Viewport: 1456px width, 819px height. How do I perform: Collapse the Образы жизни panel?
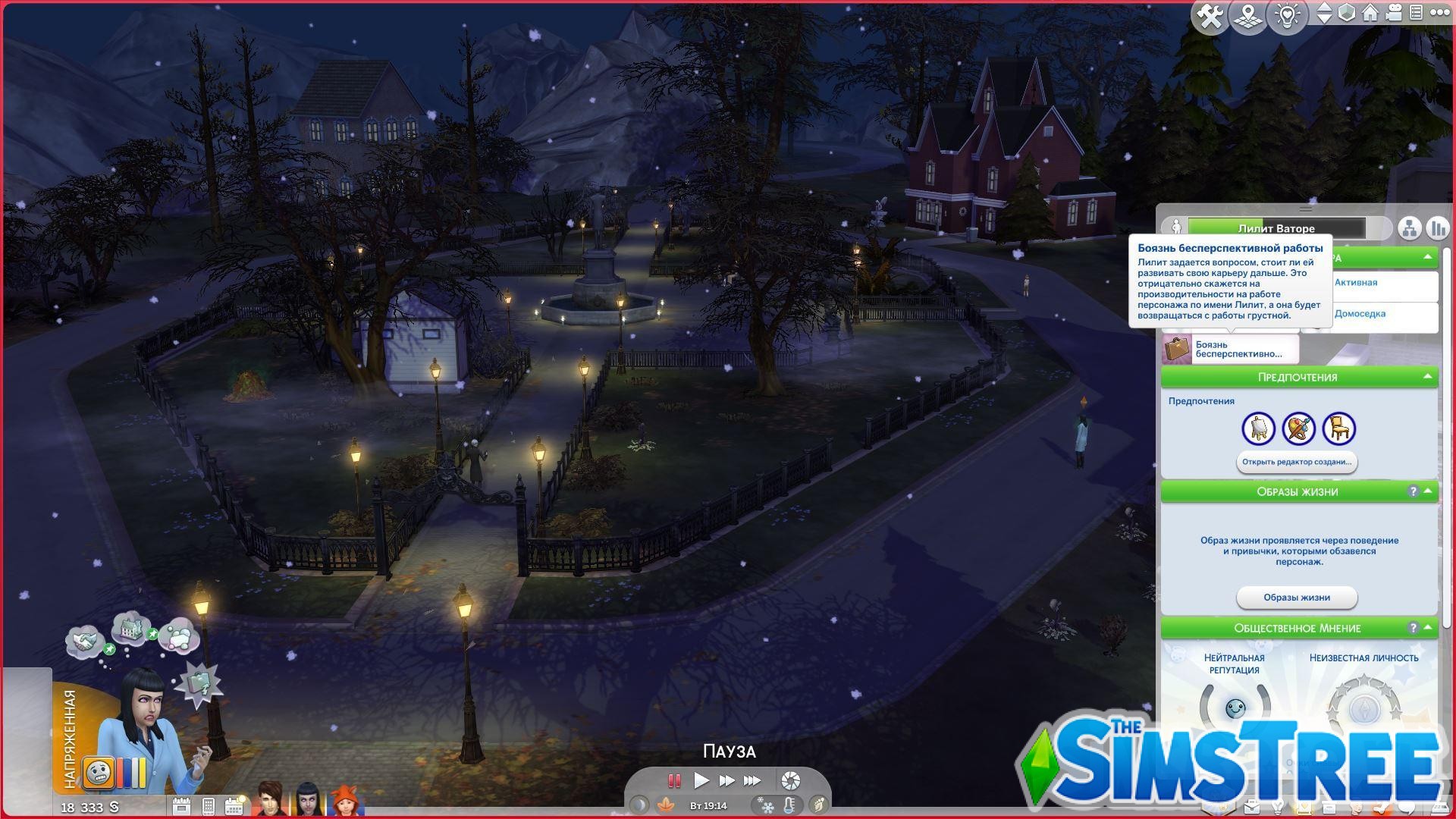(x=1427, y=491)
